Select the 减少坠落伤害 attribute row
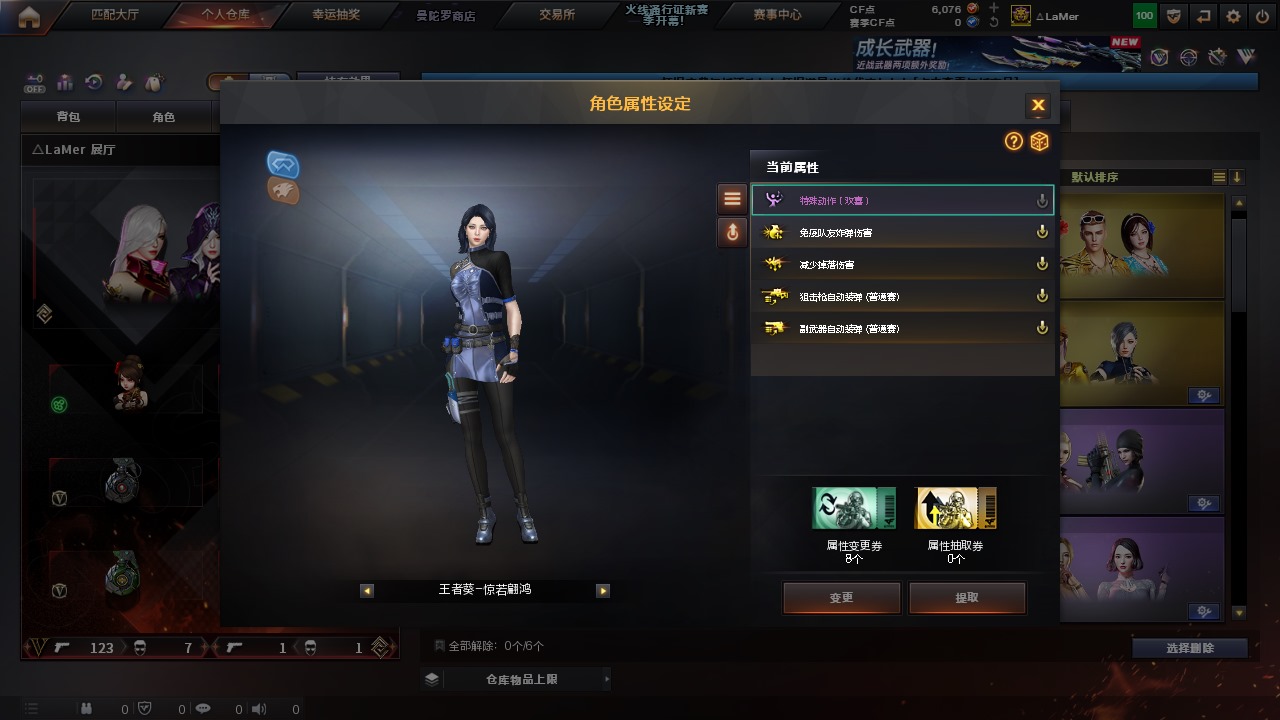The image size is (1280, 720). [x=902, y=265]
